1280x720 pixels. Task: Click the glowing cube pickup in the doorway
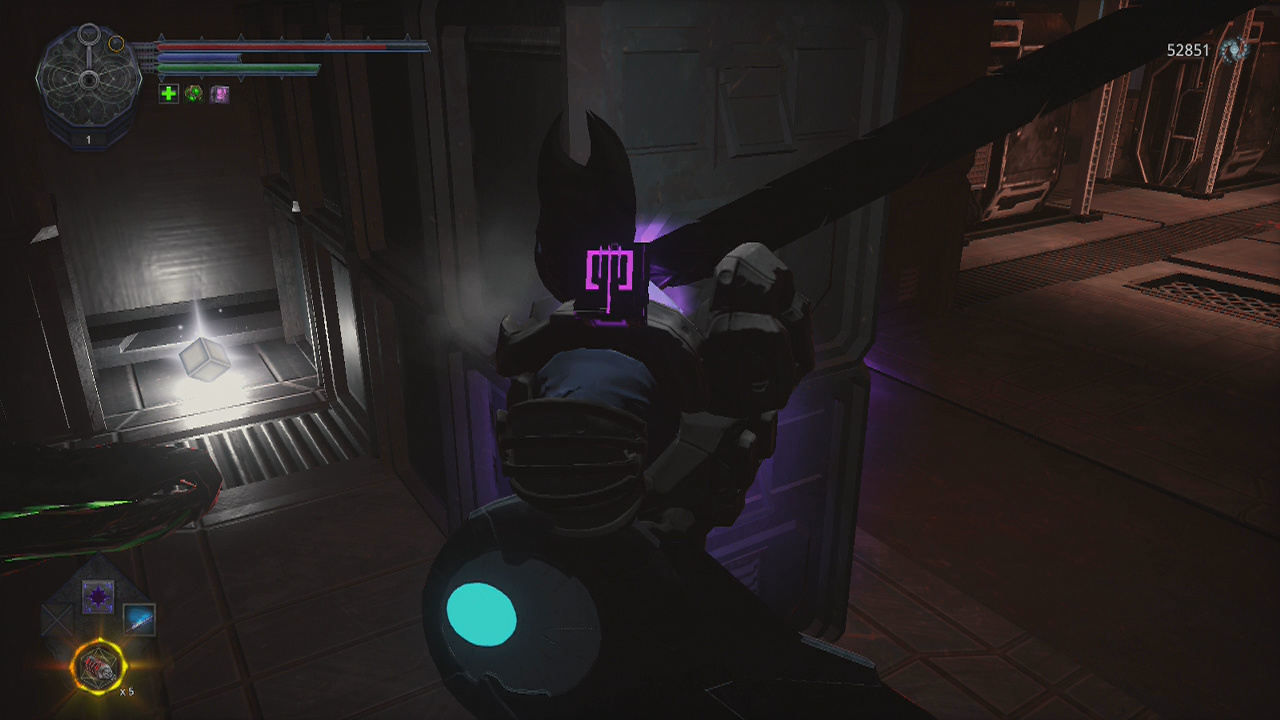coord(205,360)
